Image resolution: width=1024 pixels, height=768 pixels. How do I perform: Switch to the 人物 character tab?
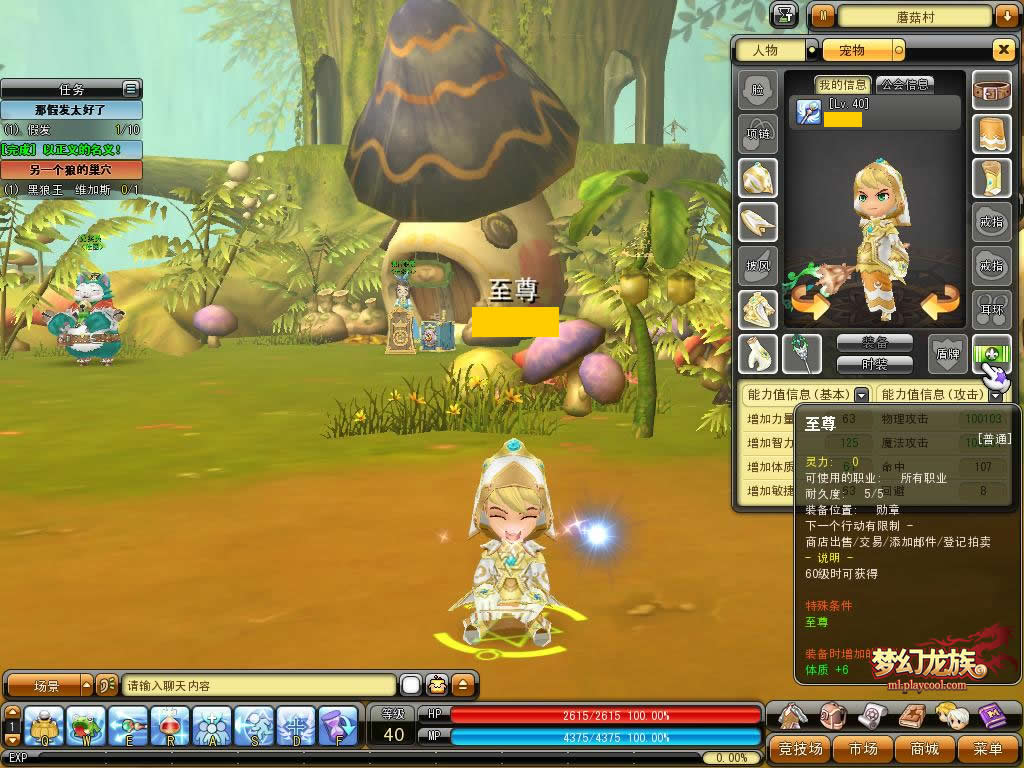770,50
